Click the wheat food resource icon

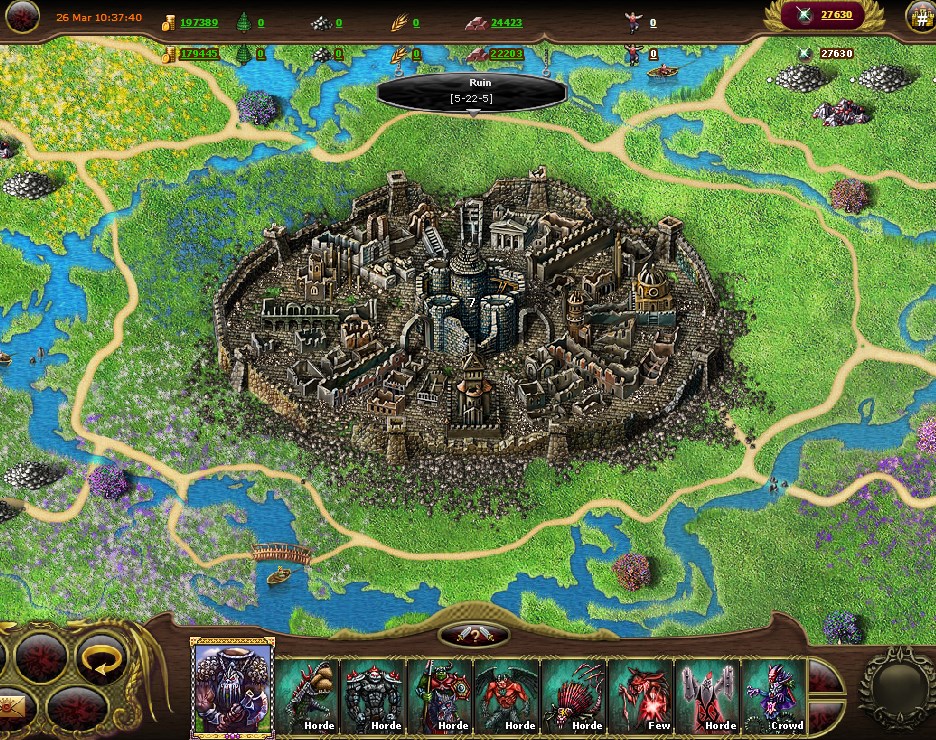click(399, 22)
